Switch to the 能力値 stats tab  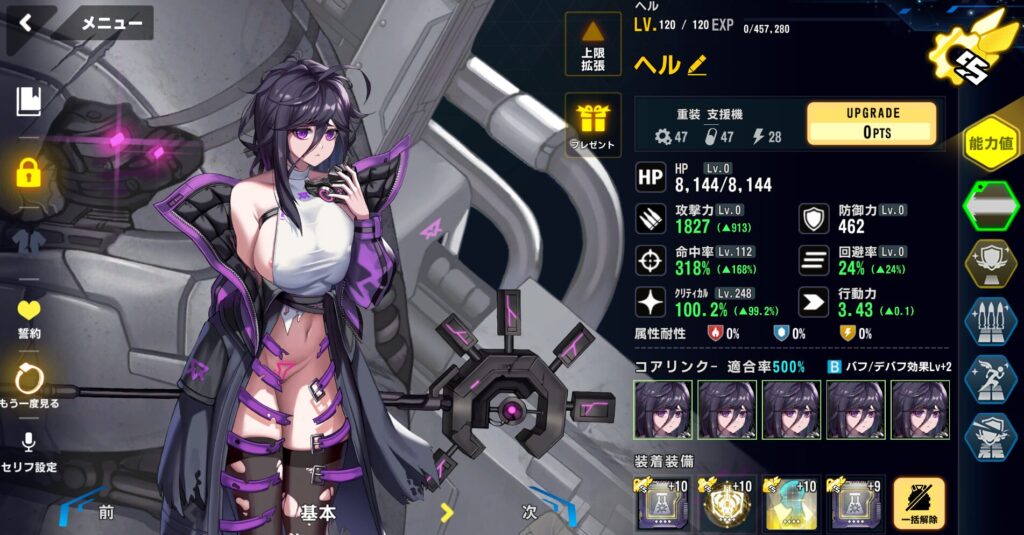[x=990, y=144]
